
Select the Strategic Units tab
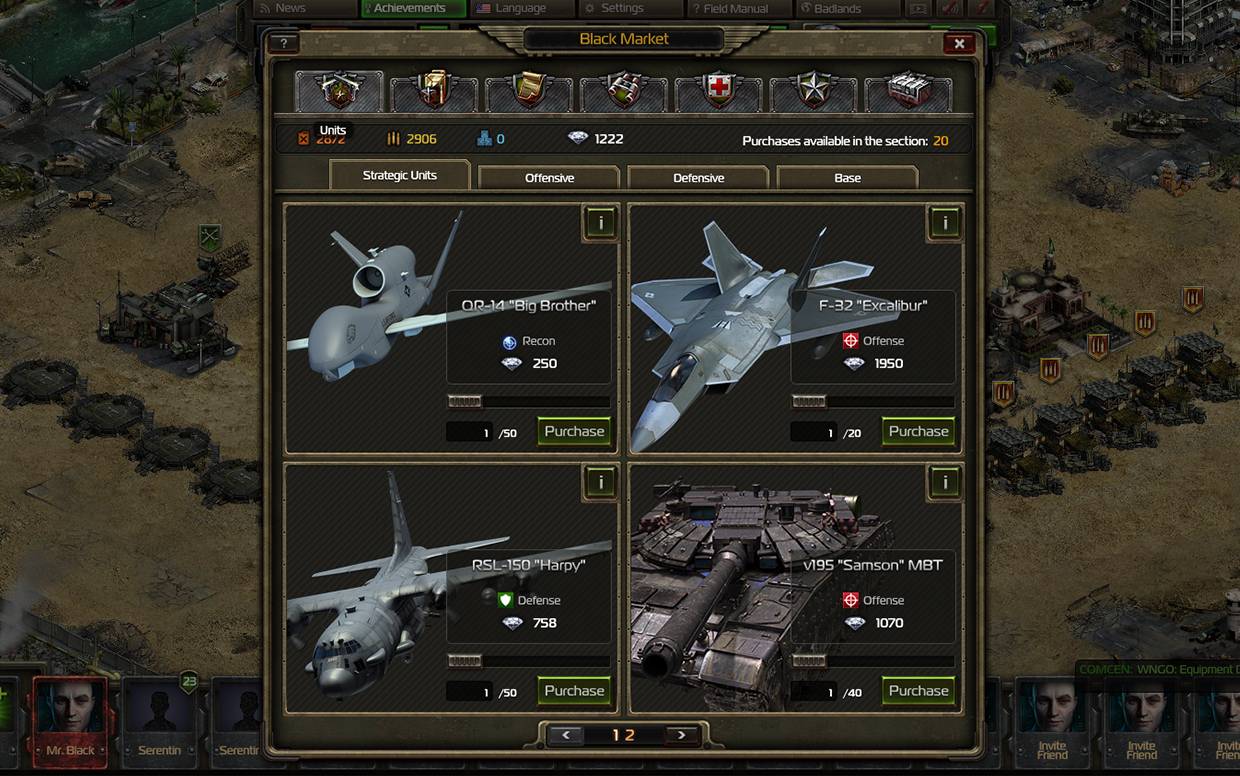(x=399, y=175)
